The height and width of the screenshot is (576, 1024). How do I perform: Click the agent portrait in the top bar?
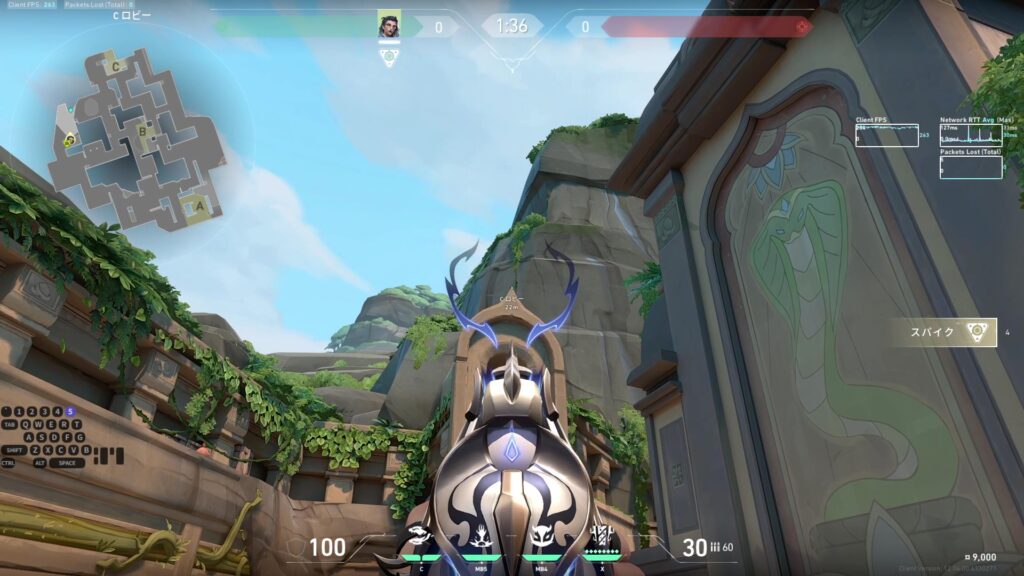389,26
